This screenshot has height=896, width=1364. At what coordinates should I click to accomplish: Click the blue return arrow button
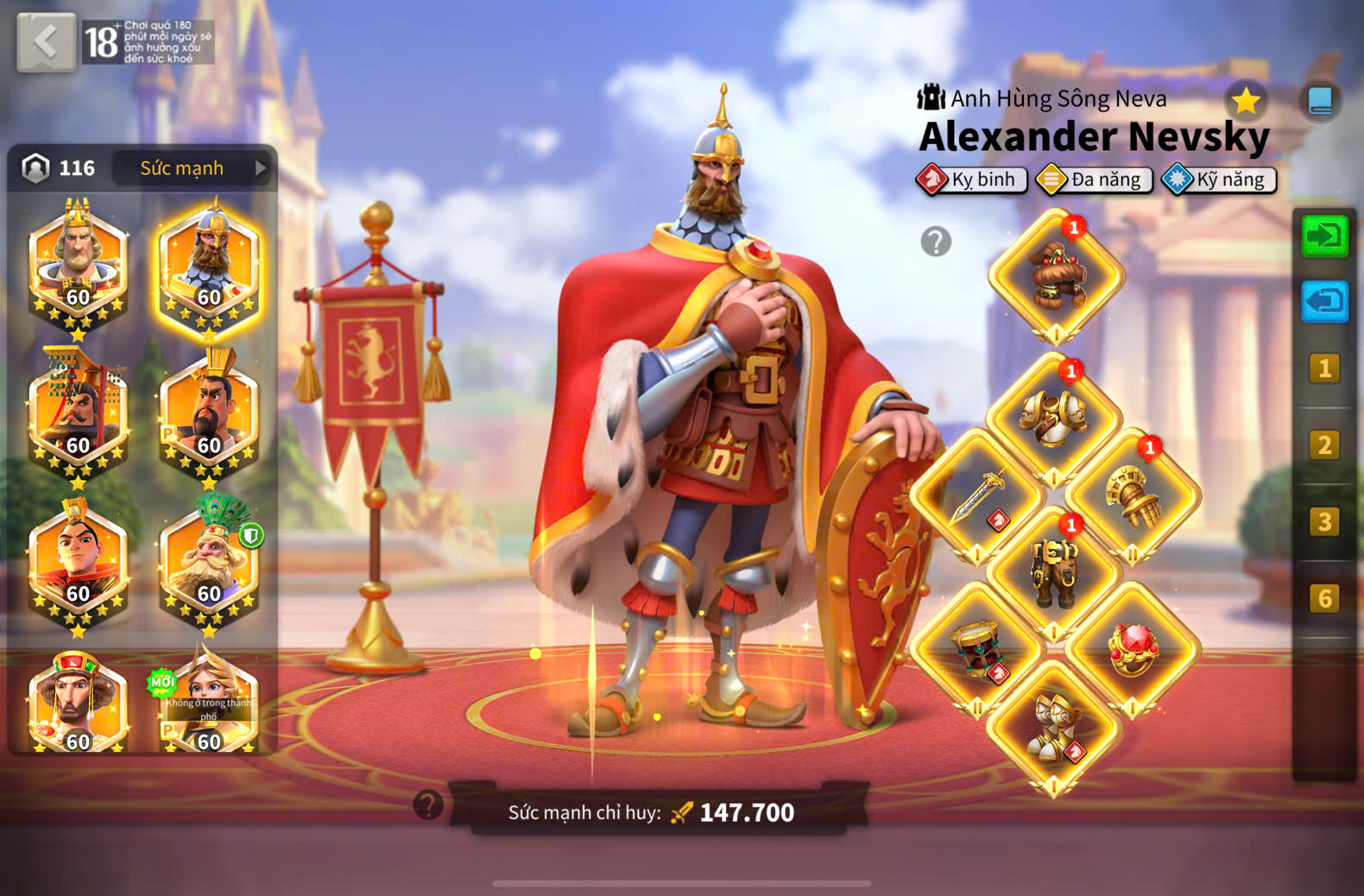tap(1324, 302)
